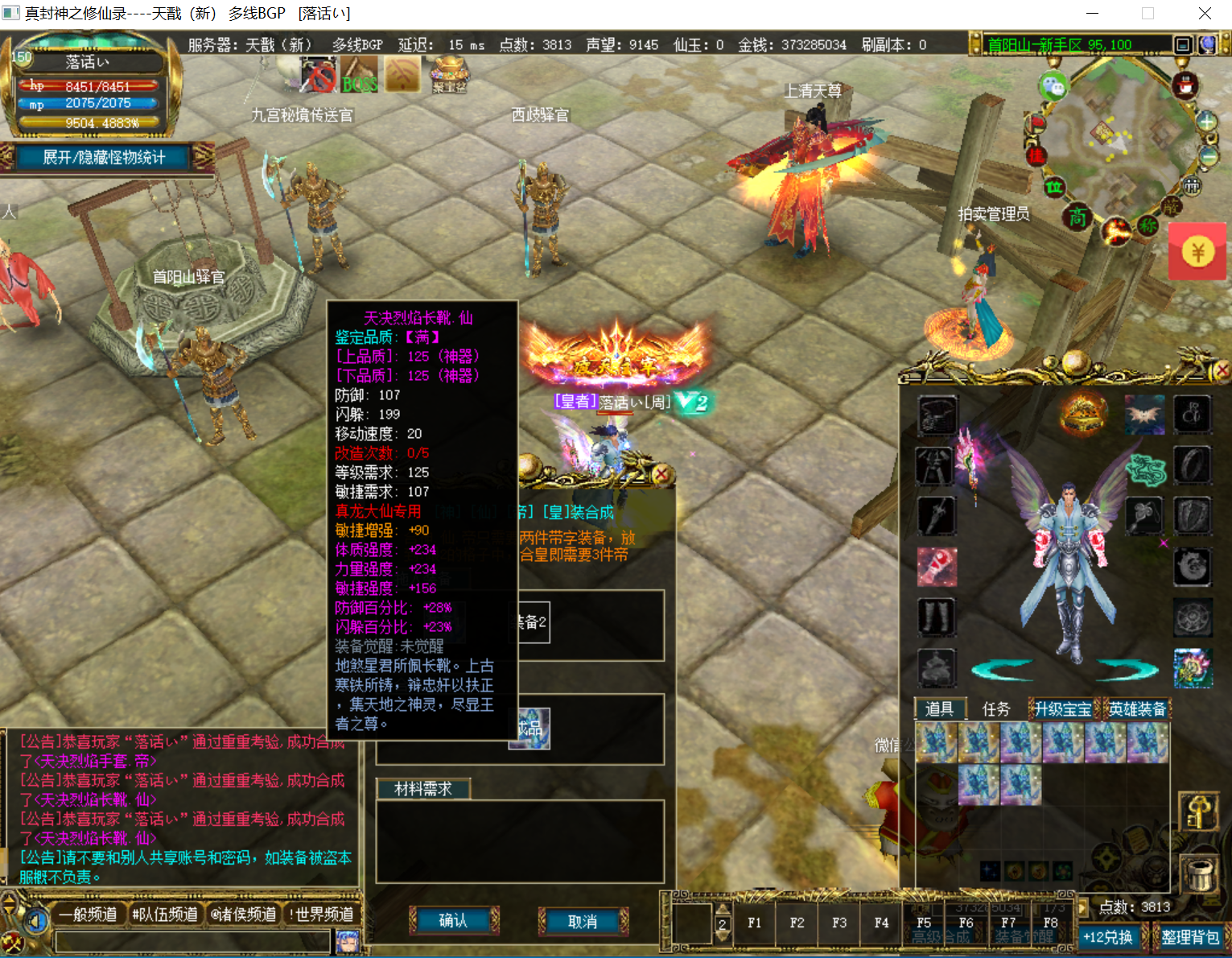The width and height of the screenshot is (1232, 958).
Task: Open the green WeChat icon on minimap
Action: (x=1053, y=86)
